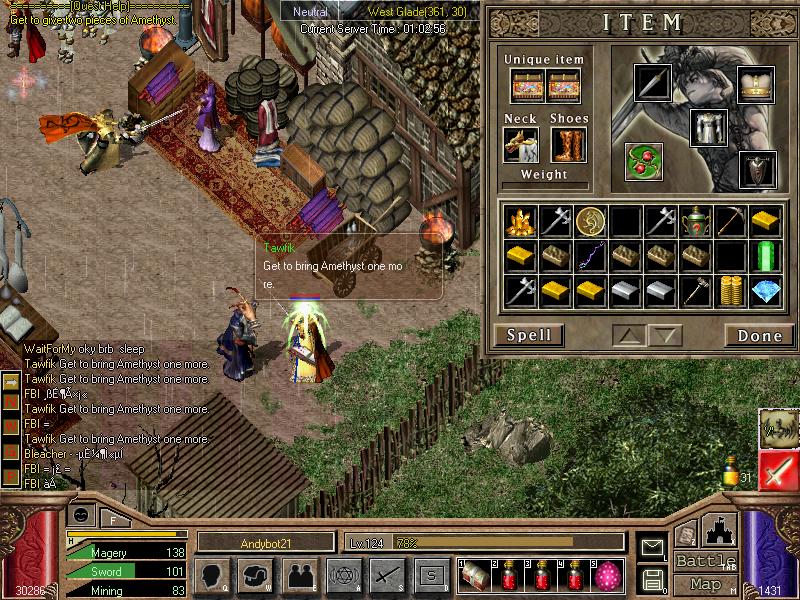The height and width of the screenshot is (600, 800).
Task: Click the equipped boots in the Shoes slot
Action: (569, 145)
